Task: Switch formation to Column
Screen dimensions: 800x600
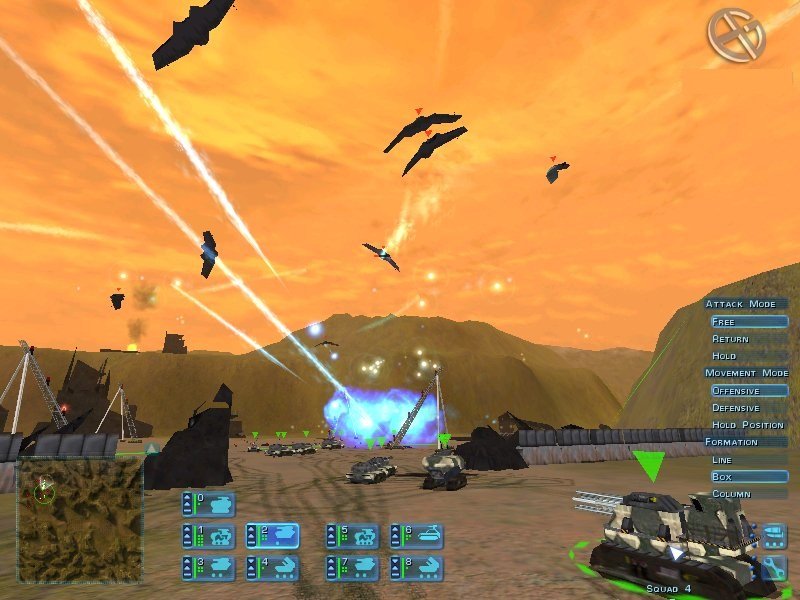Action: tap(748, 494)
